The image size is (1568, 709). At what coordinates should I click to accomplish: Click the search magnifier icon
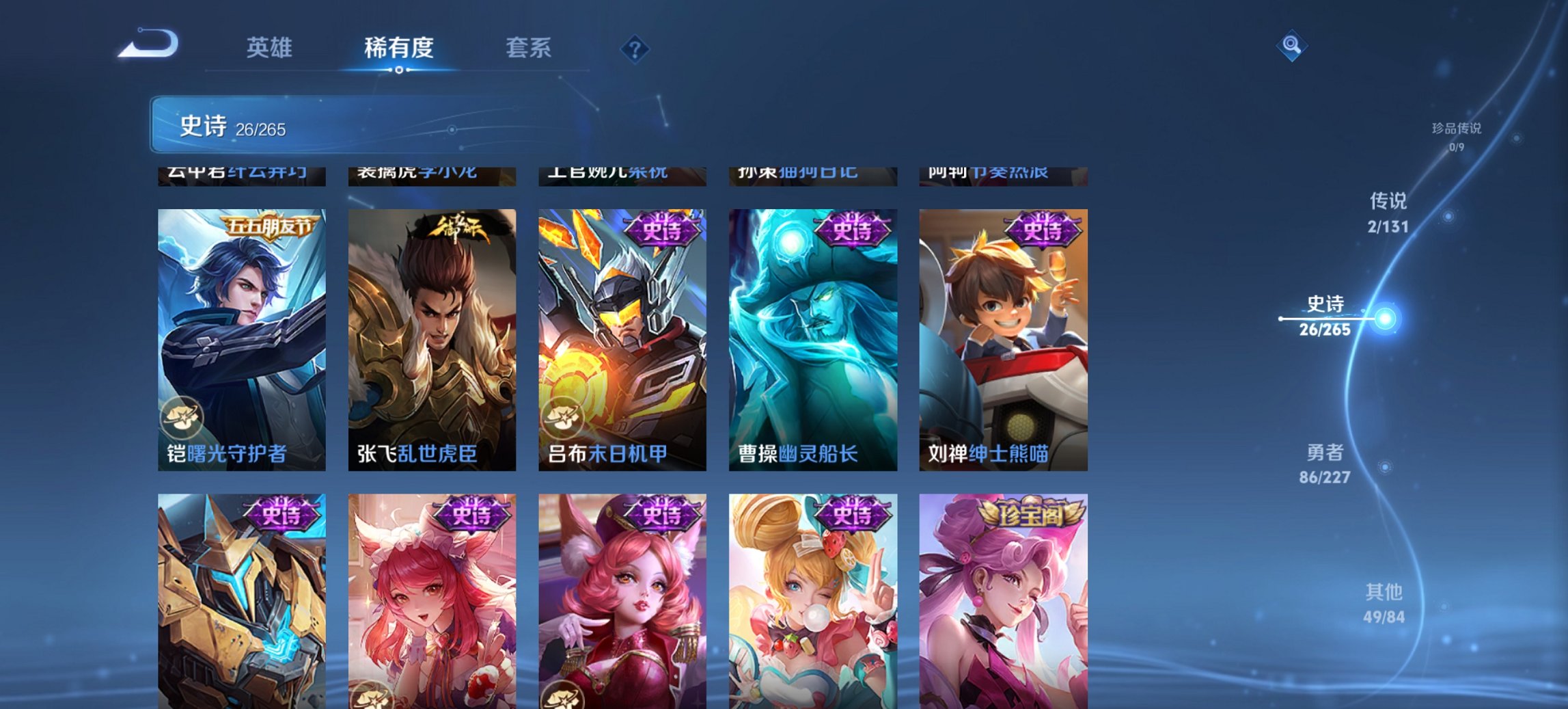(x=1290, y=45)
